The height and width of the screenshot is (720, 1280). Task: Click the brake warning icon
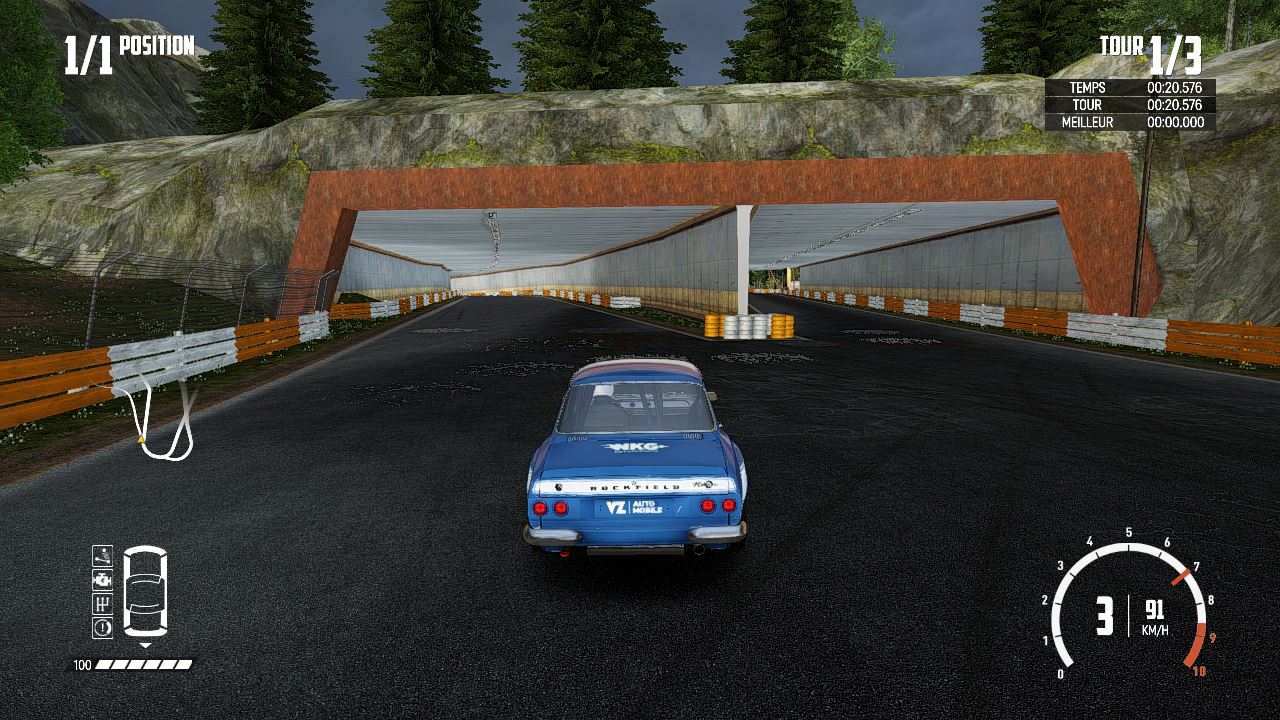pyautogui.click(x=102, y=625)
